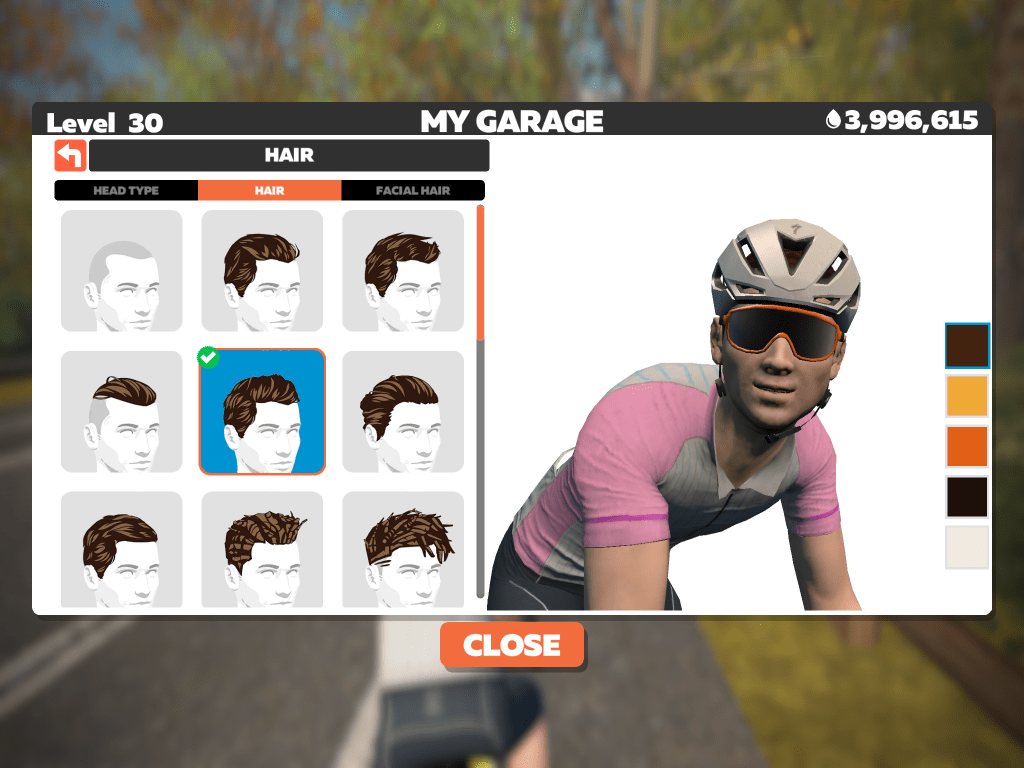Choose the dark brown hair color

tap(967, 346)
